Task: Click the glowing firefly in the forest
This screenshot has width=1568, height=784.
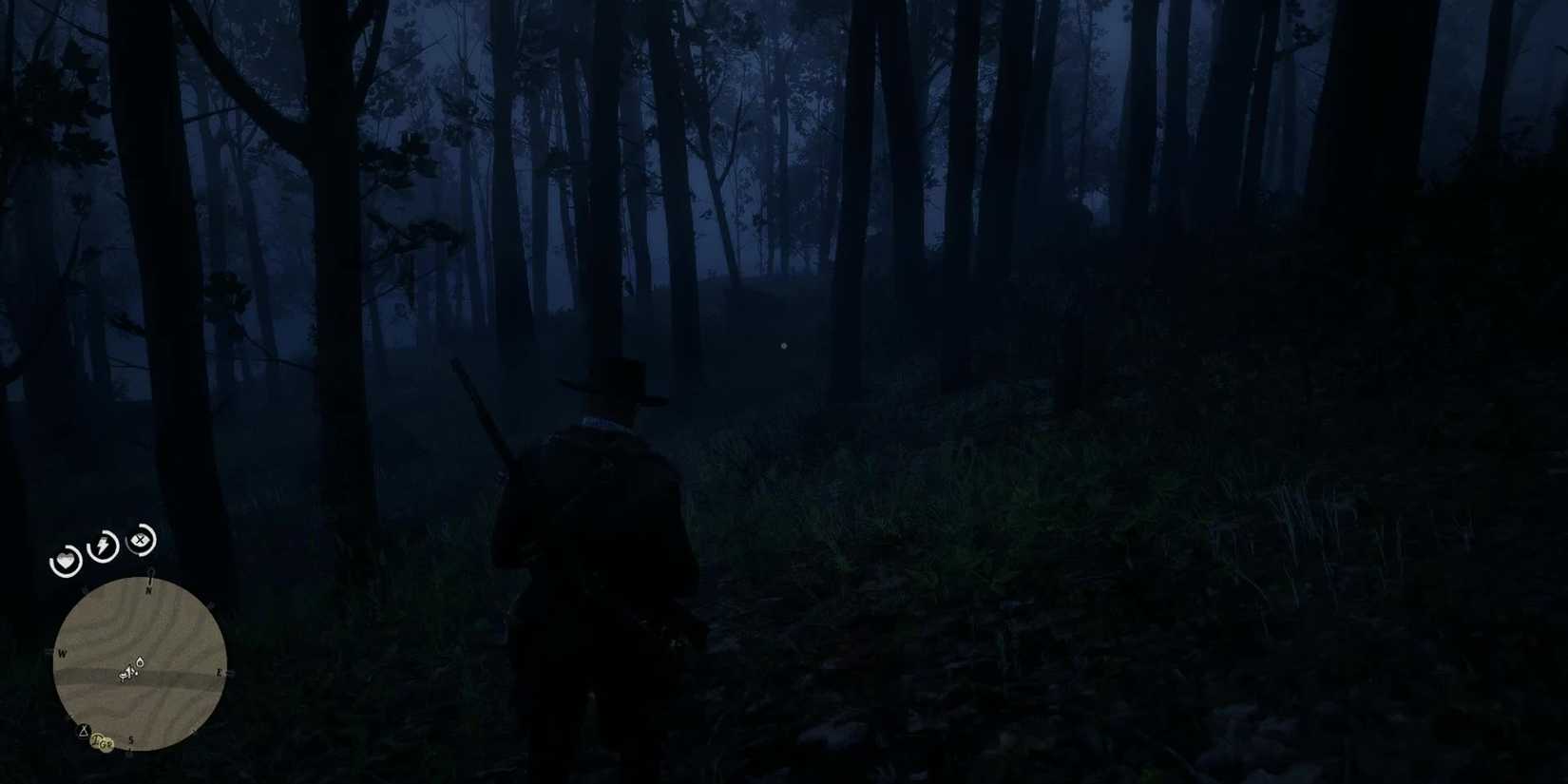Action: click(x=782, y=345)
